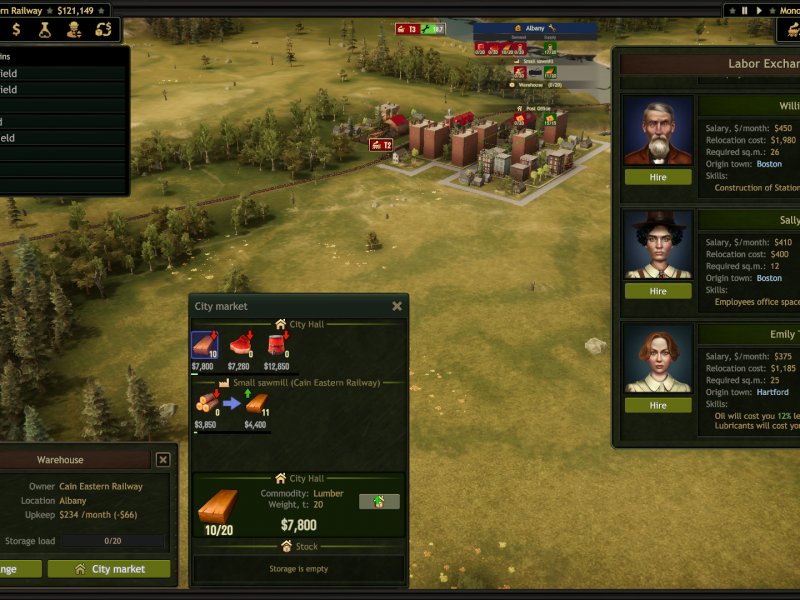Hire Emily from the Labor Exchange
Viewport: 800px width, 600px height.
coord(658,405)
